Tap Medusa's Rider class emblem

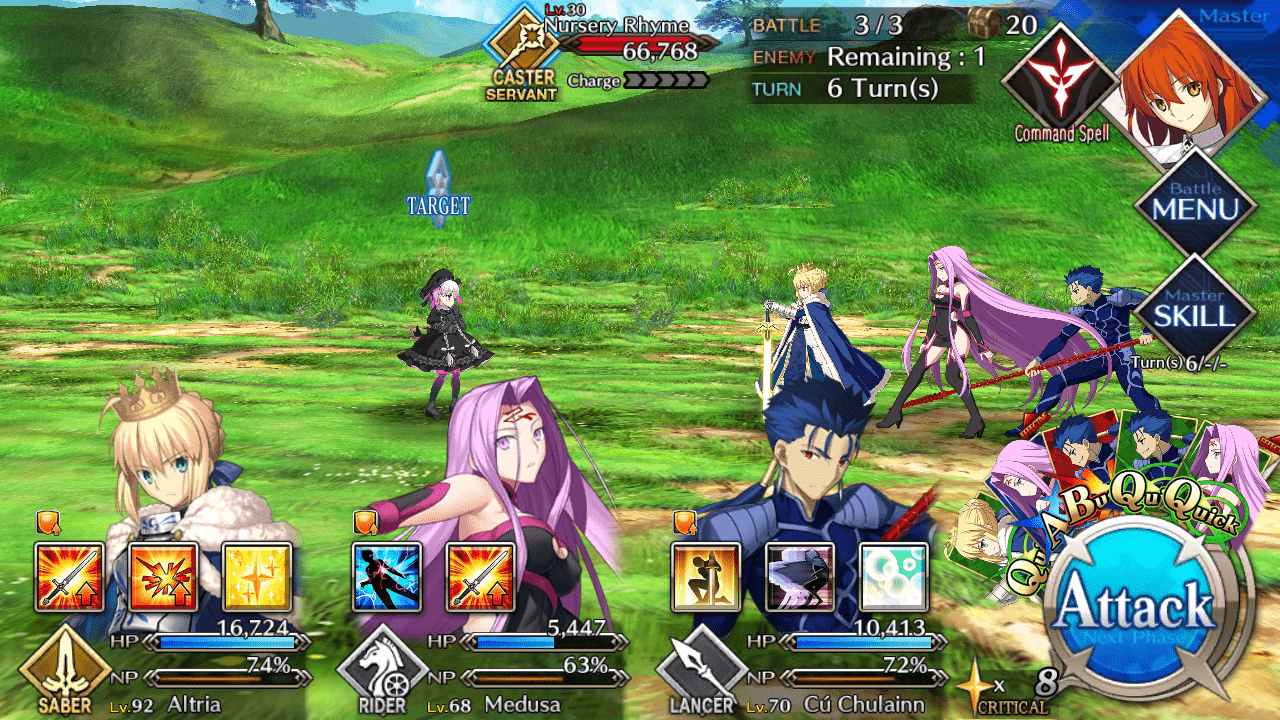tap(382, 670)
